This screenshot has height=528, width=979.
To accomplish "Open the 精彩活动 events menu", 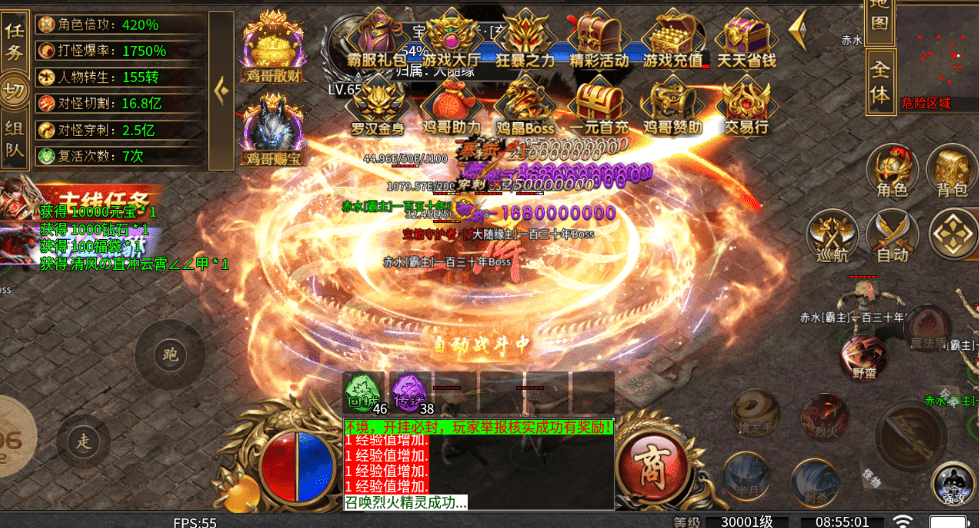I will pos(599,38).
